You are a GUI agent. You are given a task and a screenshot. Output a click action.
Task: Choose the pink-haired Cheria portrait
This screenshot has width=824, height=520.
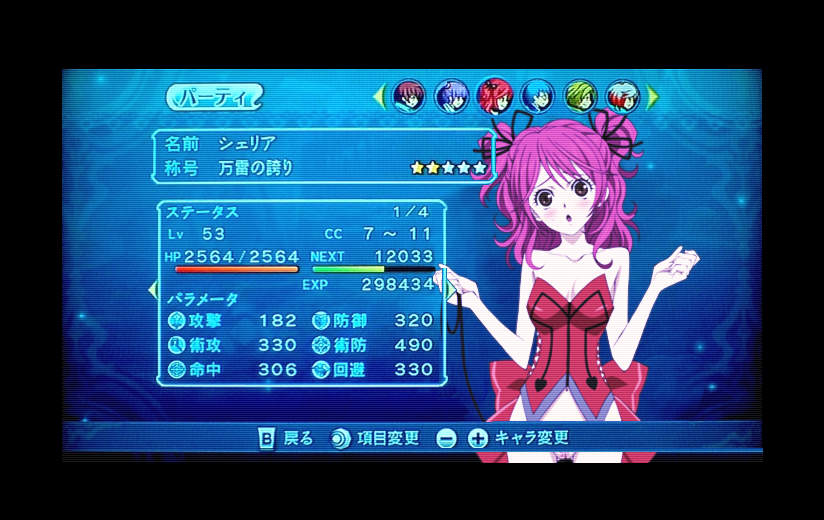pyautogui.click(x=494, y=96)
